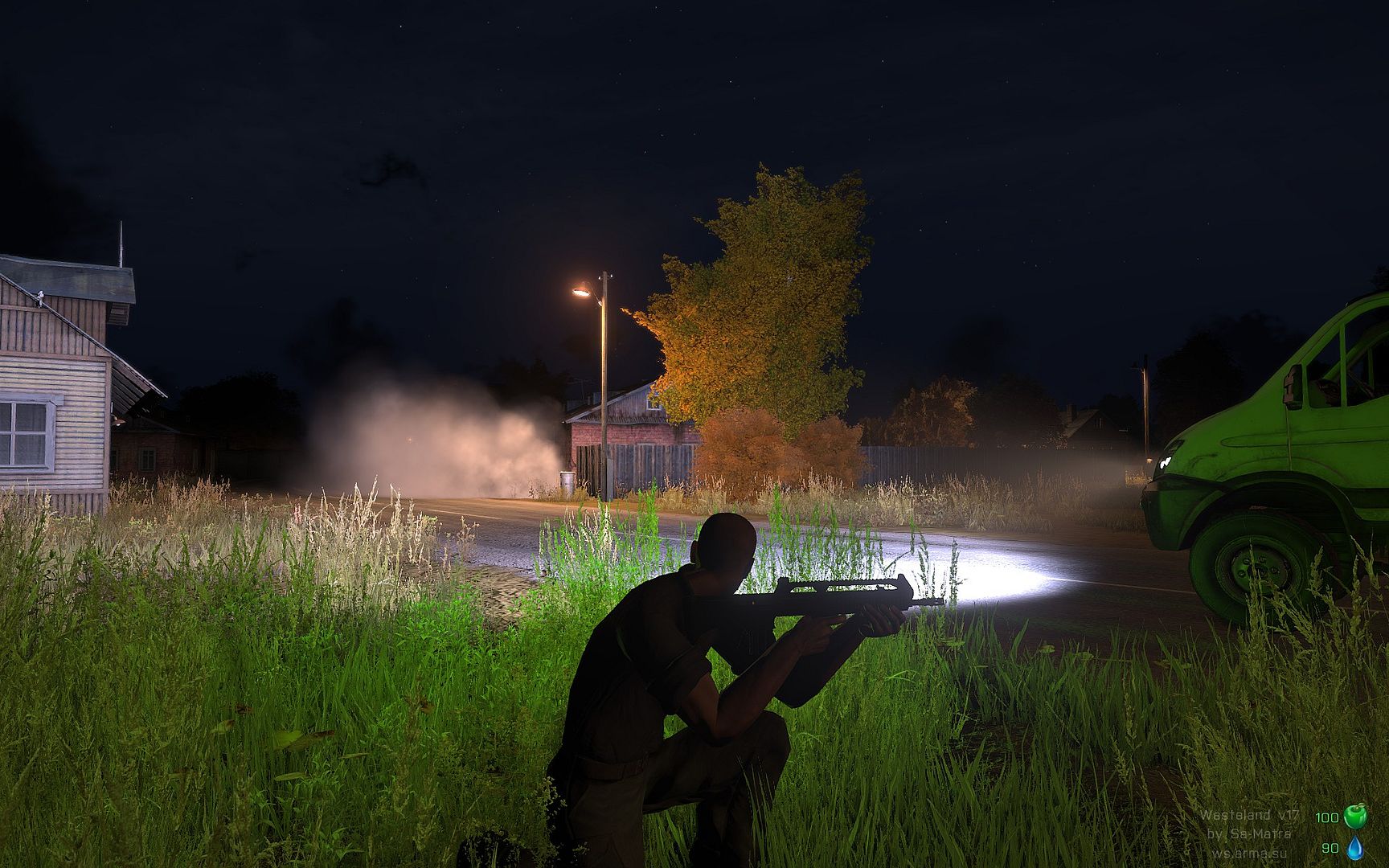This screenshot has width=1389, height=868.
Task: Click the blue water drop thirst icon
Action: click(x=1355, y=847)
